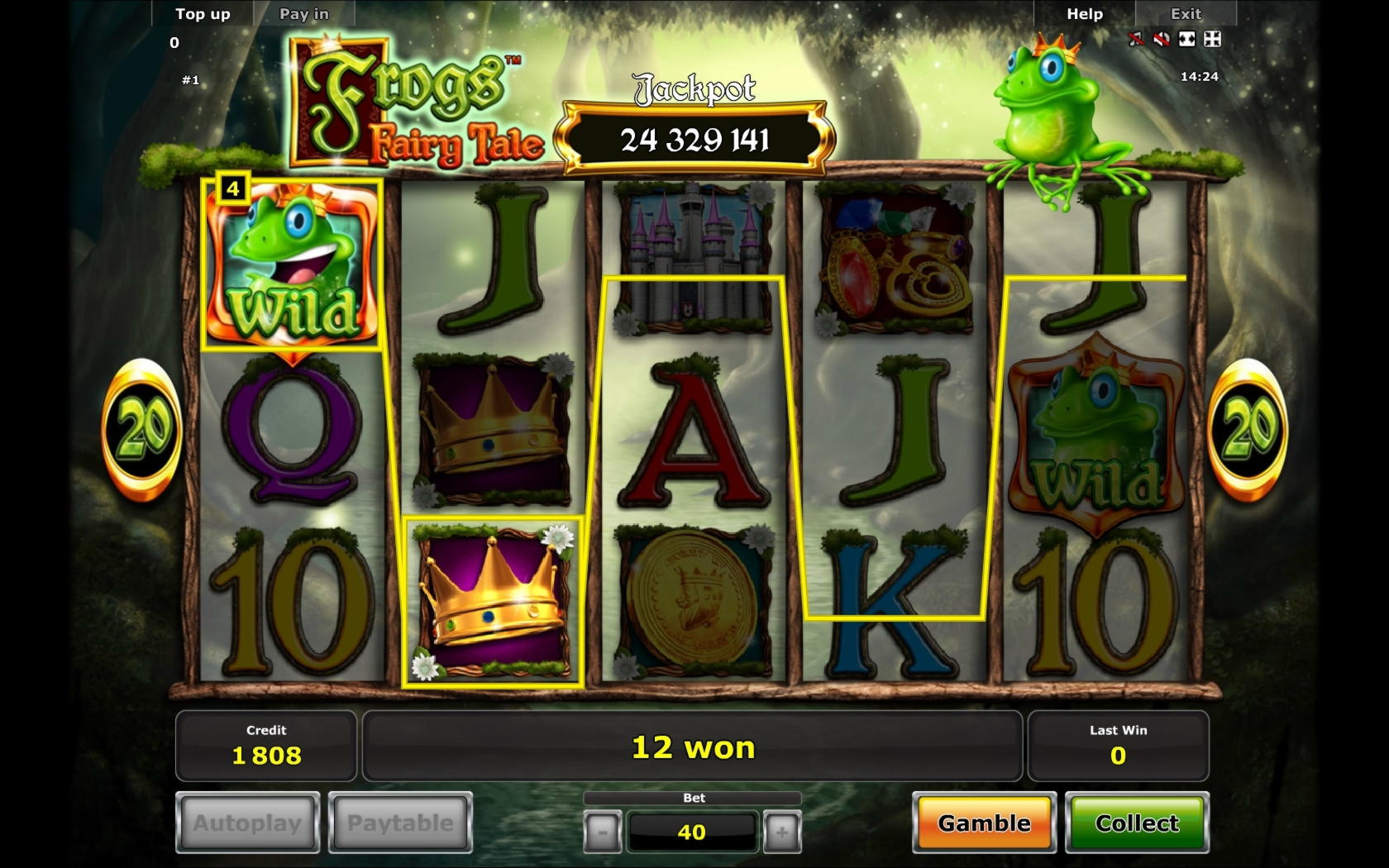
Task: Click the four-arrows shrink screen icon
Action: pos(1213,39)
